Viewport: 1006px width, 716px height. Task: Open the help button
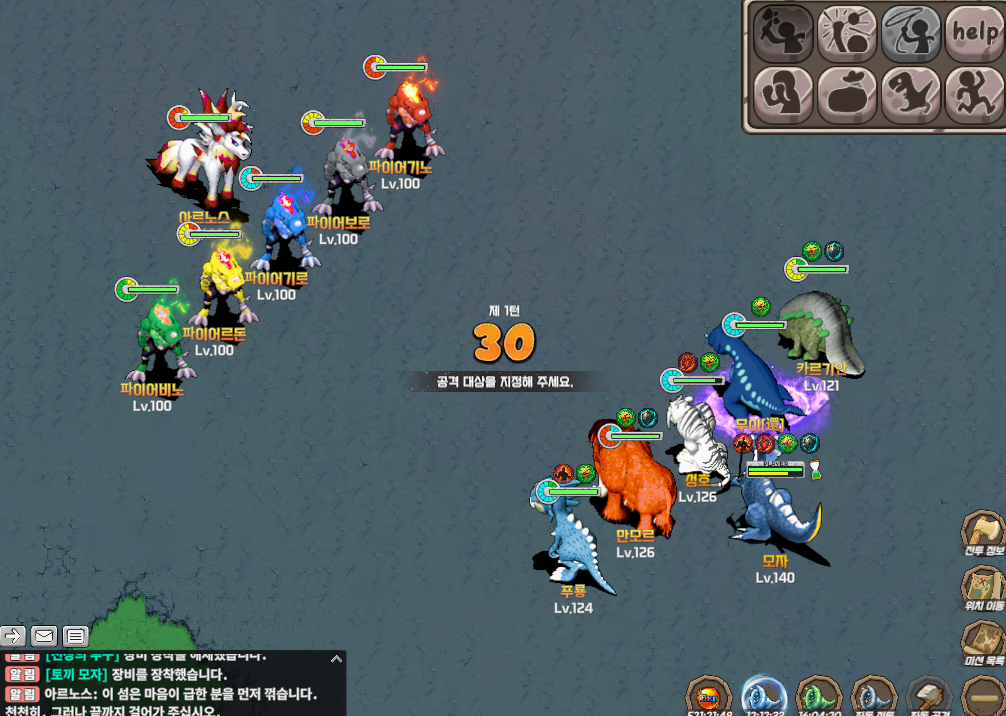tap(974, 31)
